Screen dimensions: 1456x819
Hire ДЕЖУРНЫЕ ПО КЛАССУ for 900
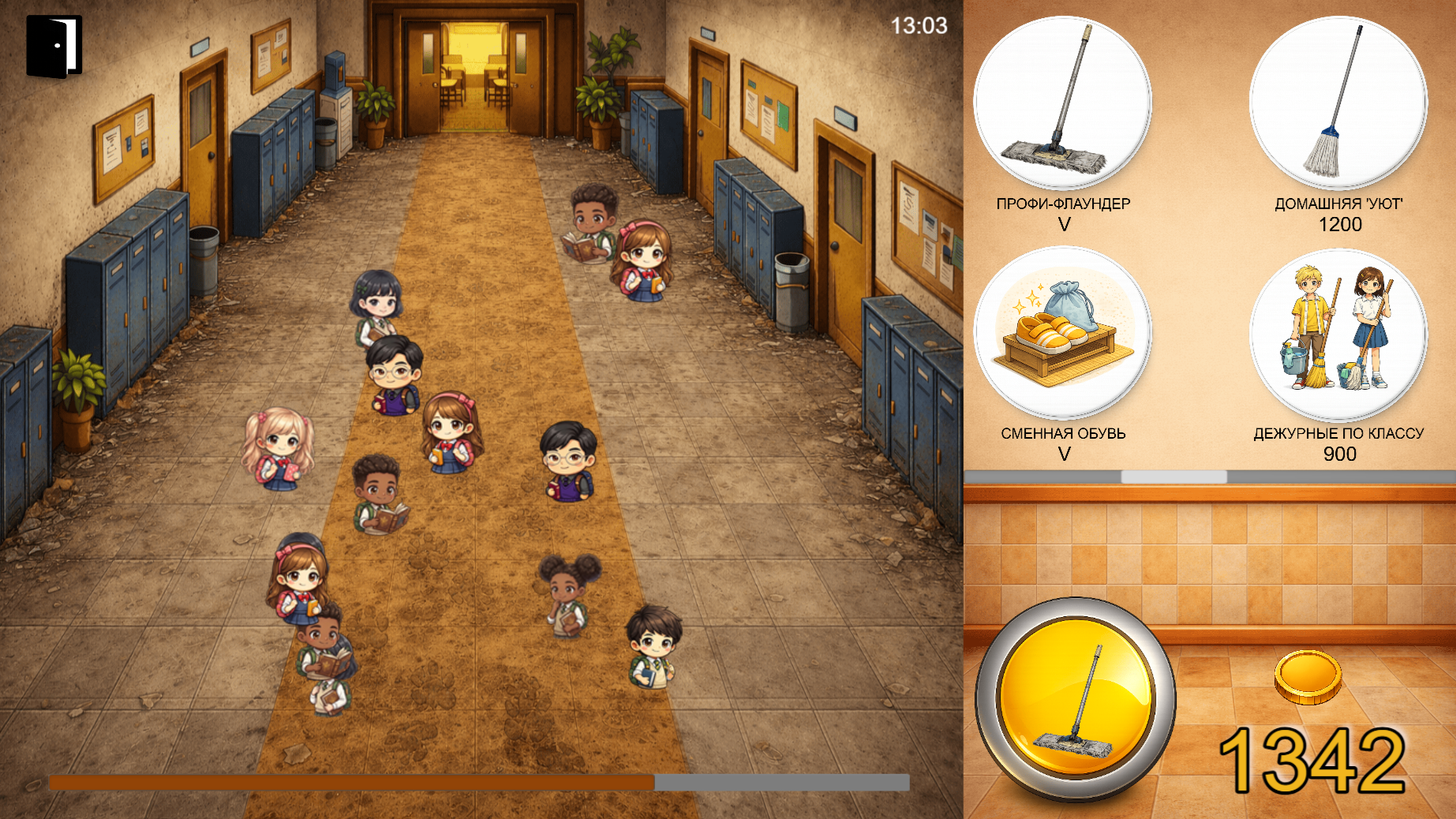click(1338, 334)
